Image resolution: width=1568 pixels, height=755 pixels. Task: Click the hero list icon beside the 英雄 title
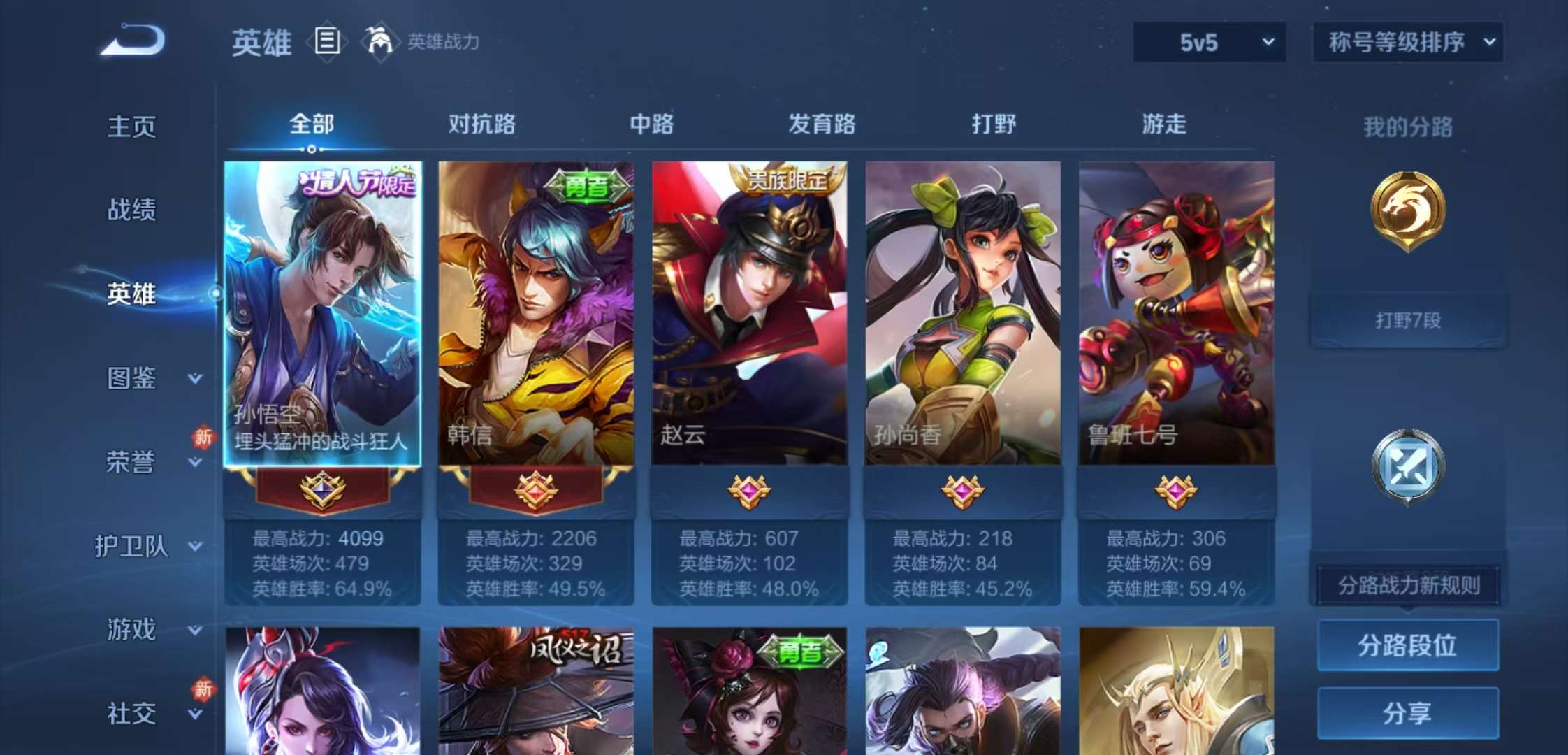pyautogui.click(x=326, y=43)
